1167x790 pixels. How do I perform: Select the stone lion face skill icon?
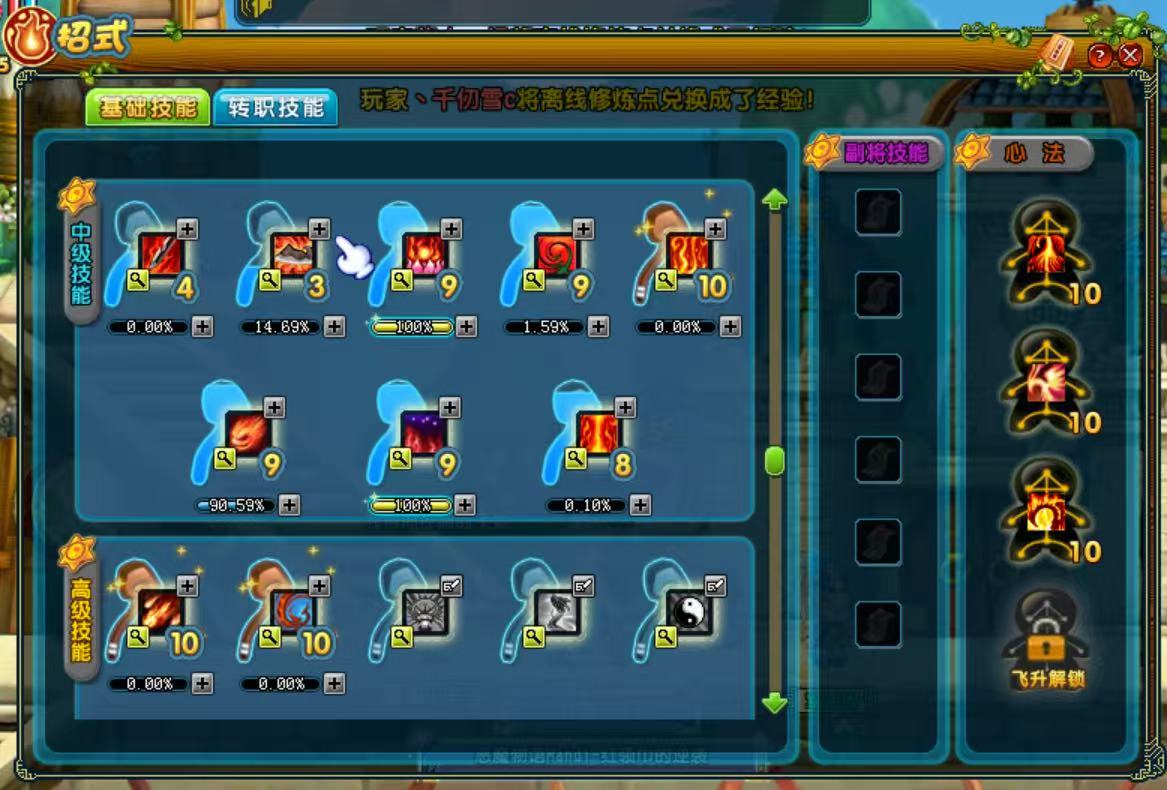click(422, 610)
